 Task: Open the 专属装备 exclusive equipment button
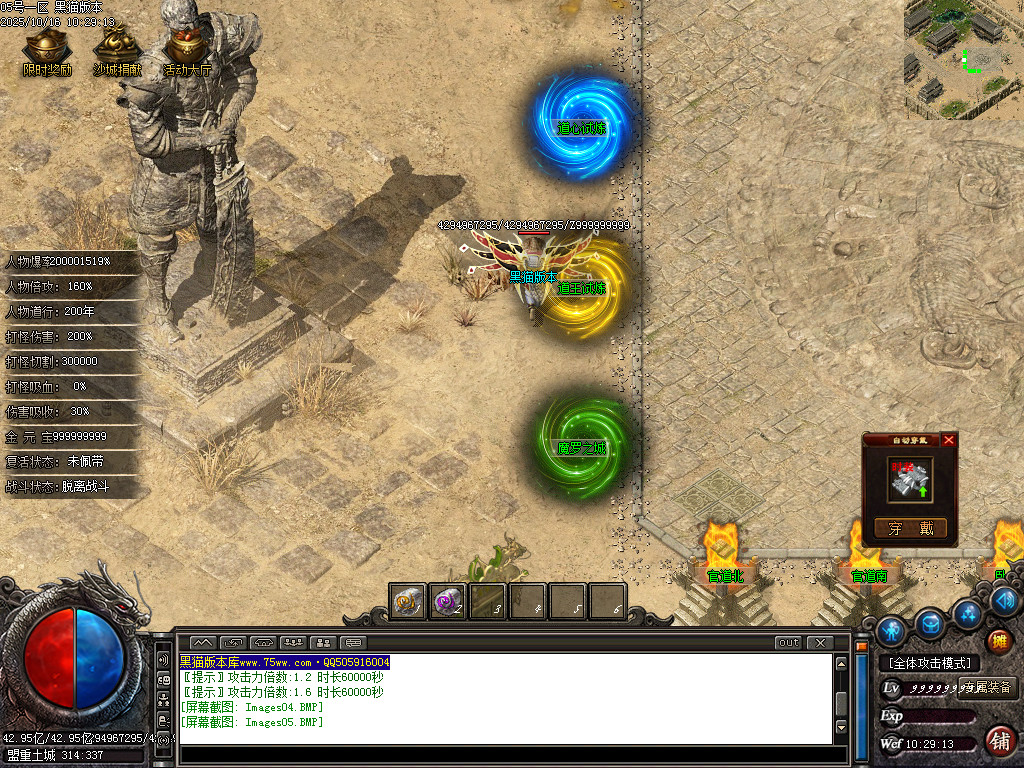pyautogui.click(x=988, y=688)
